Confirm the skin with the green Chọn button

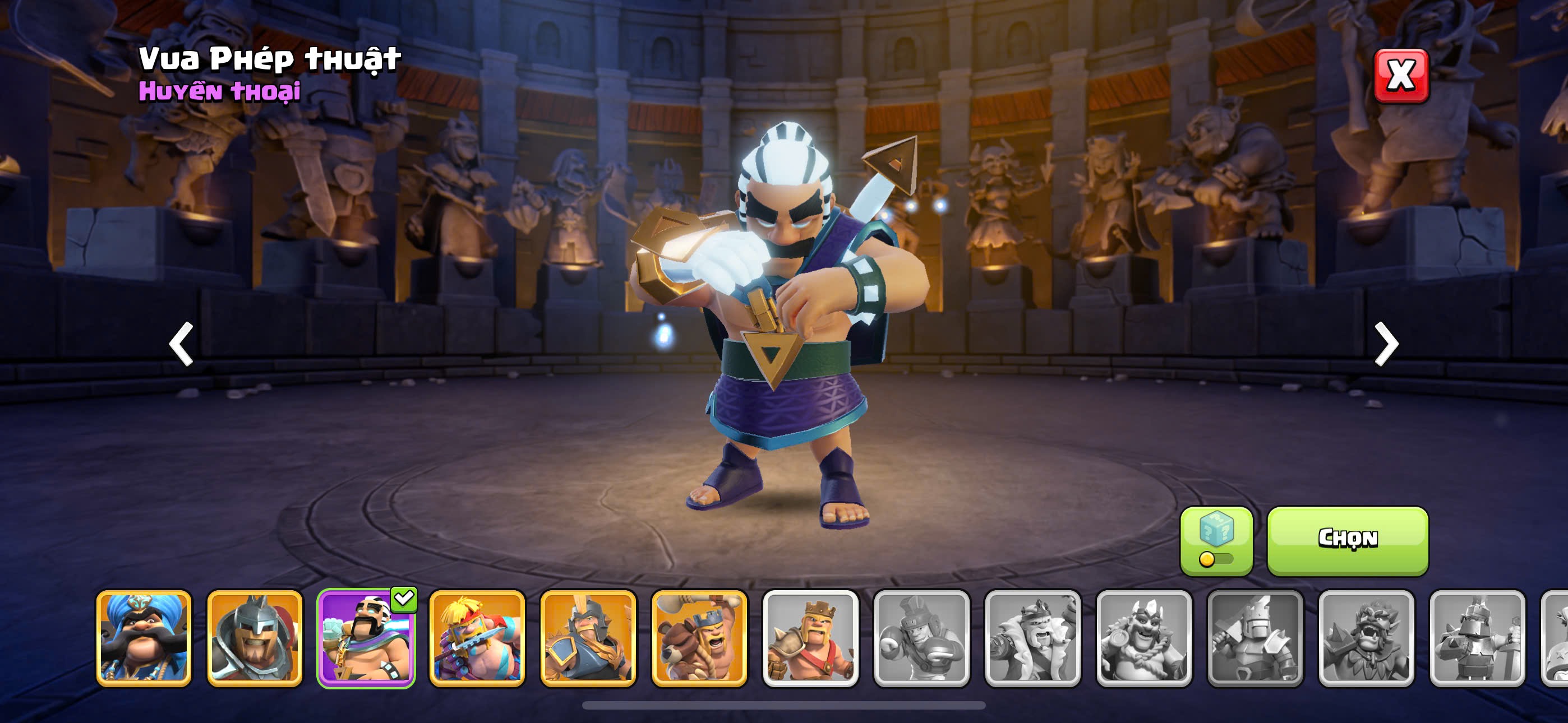pyautogui.click(x=1347, y=540)
